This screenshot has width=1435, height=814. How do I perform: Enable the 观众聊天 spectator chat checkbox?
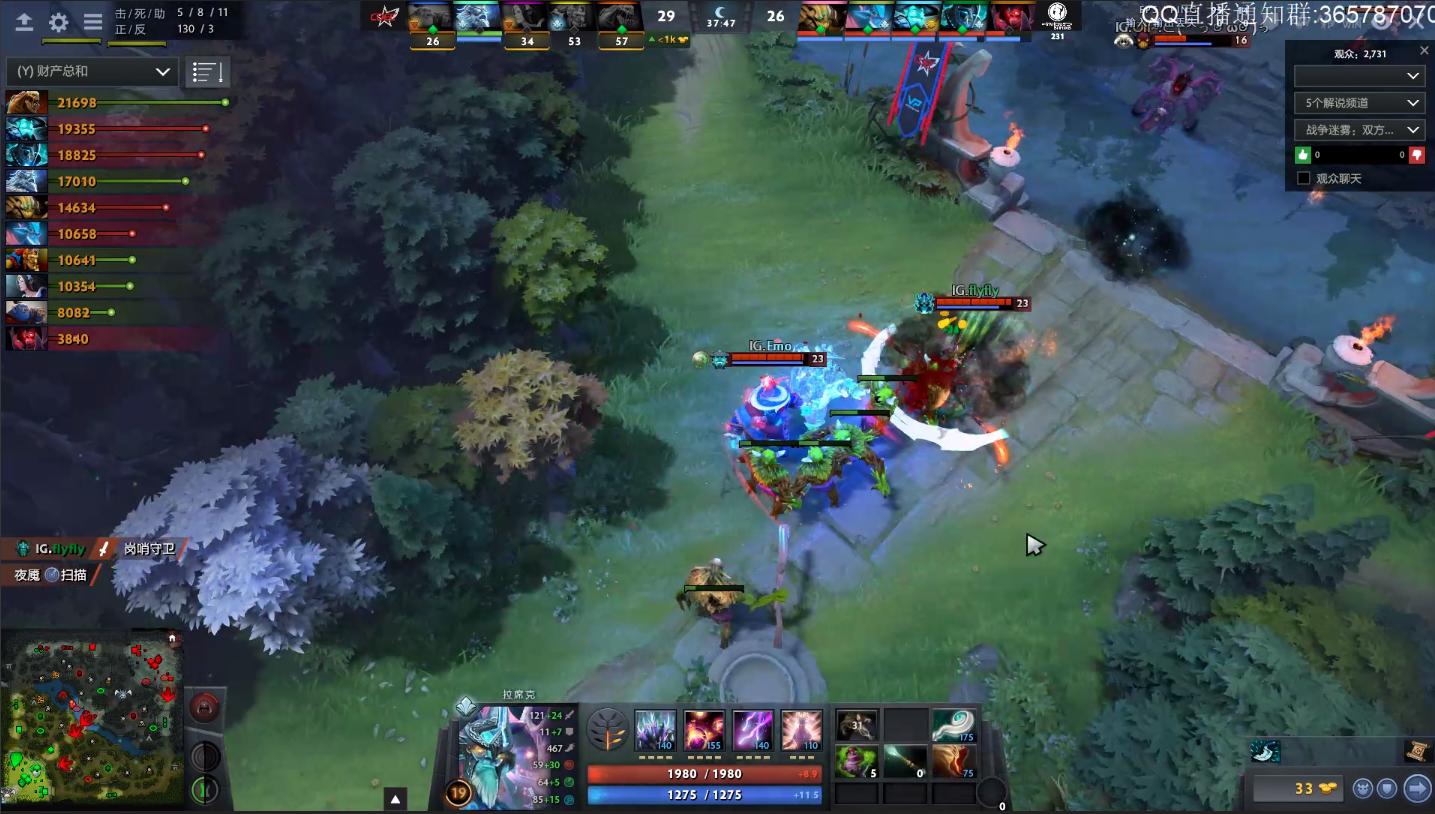[1302, 177]
